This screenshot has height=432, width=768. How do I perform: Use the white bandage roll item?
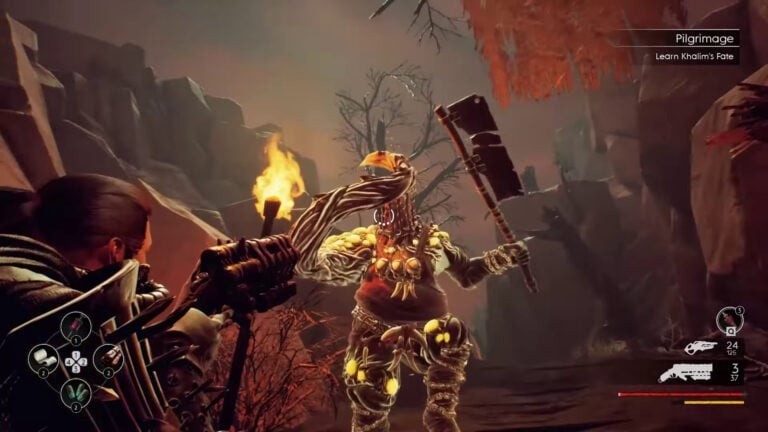click(x=44, y=358)
